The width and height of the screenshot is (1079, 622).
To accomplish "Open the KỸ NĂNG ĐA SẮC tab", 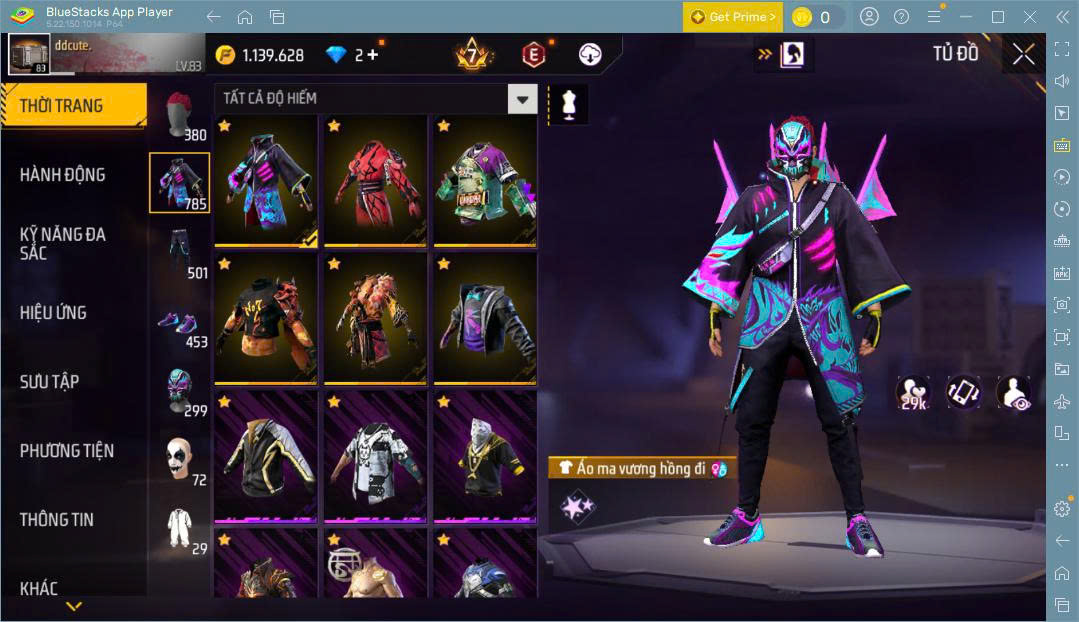I will coord(62,243).
